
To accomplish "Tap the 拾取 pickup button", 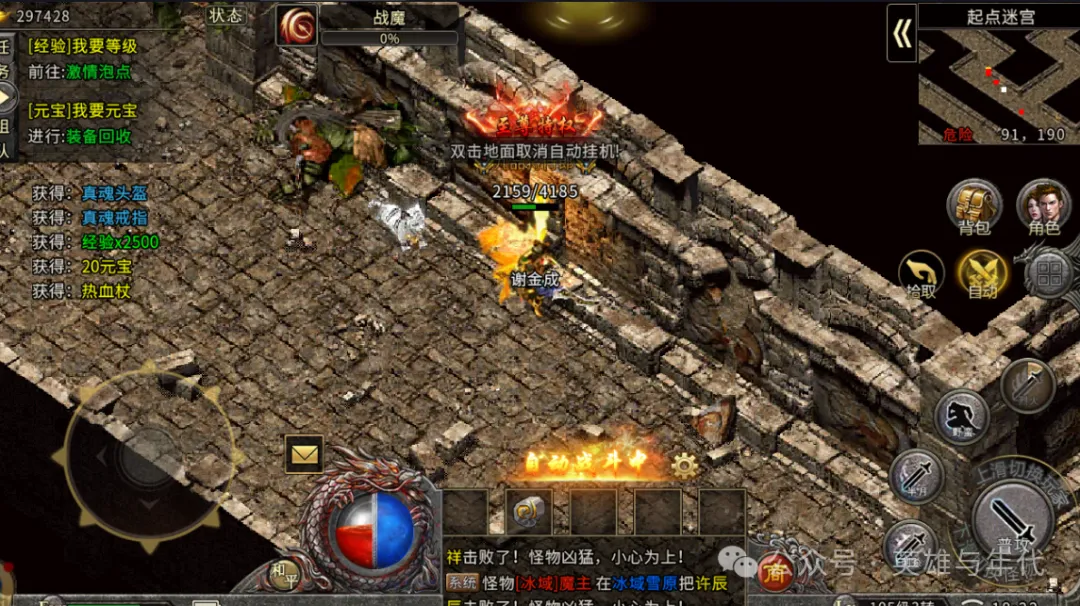I will [921, 273].
